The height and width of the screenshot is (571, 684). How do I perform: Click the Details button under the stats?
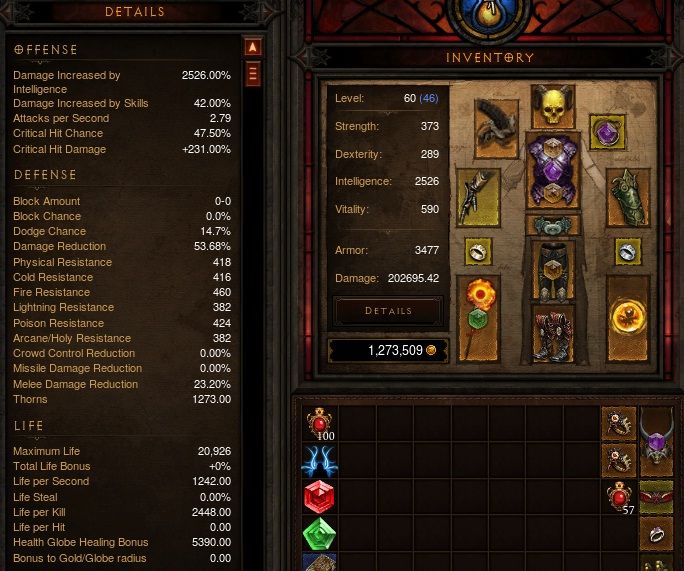coord(388,311)
